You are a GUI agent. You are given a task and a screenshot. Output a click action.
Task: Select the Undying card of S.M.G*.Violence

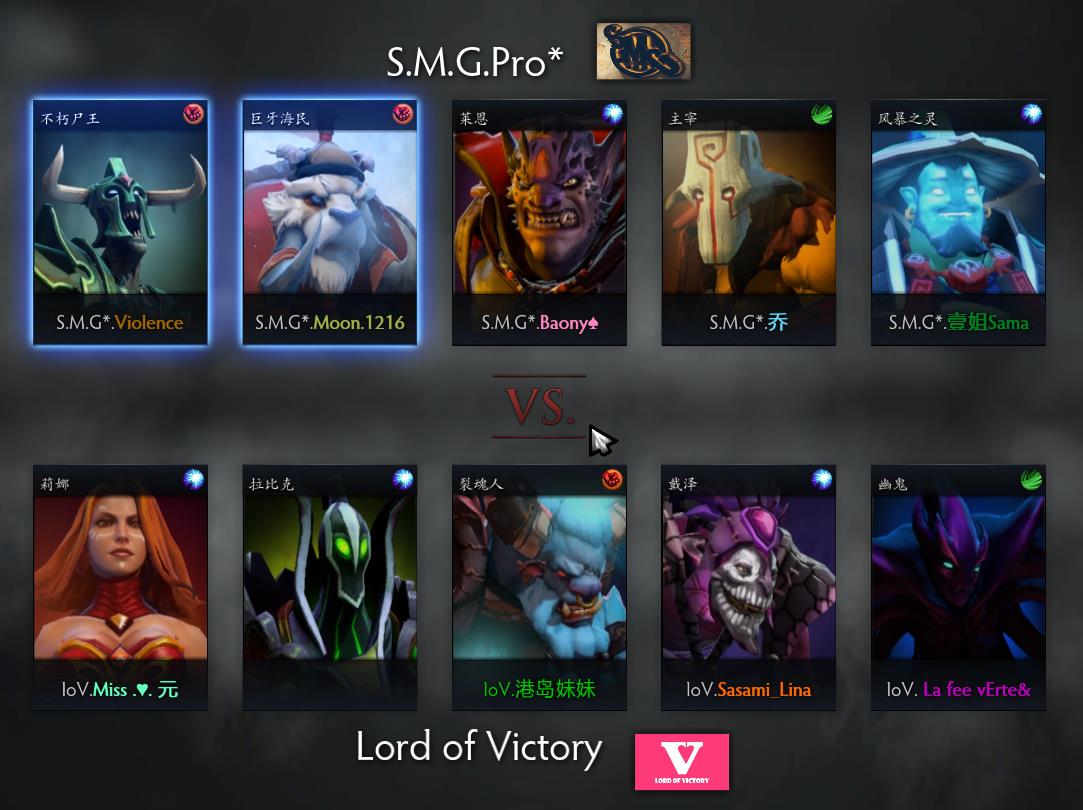(120, 222)
